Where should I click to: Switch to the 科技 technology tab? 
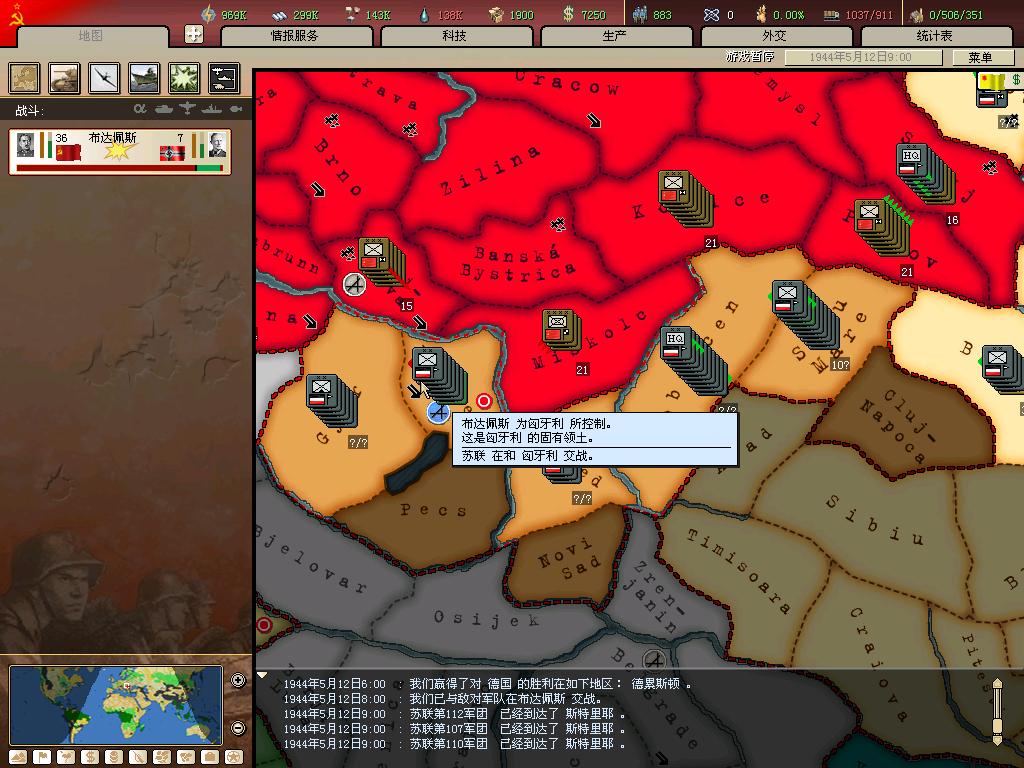tap(455, 36)
